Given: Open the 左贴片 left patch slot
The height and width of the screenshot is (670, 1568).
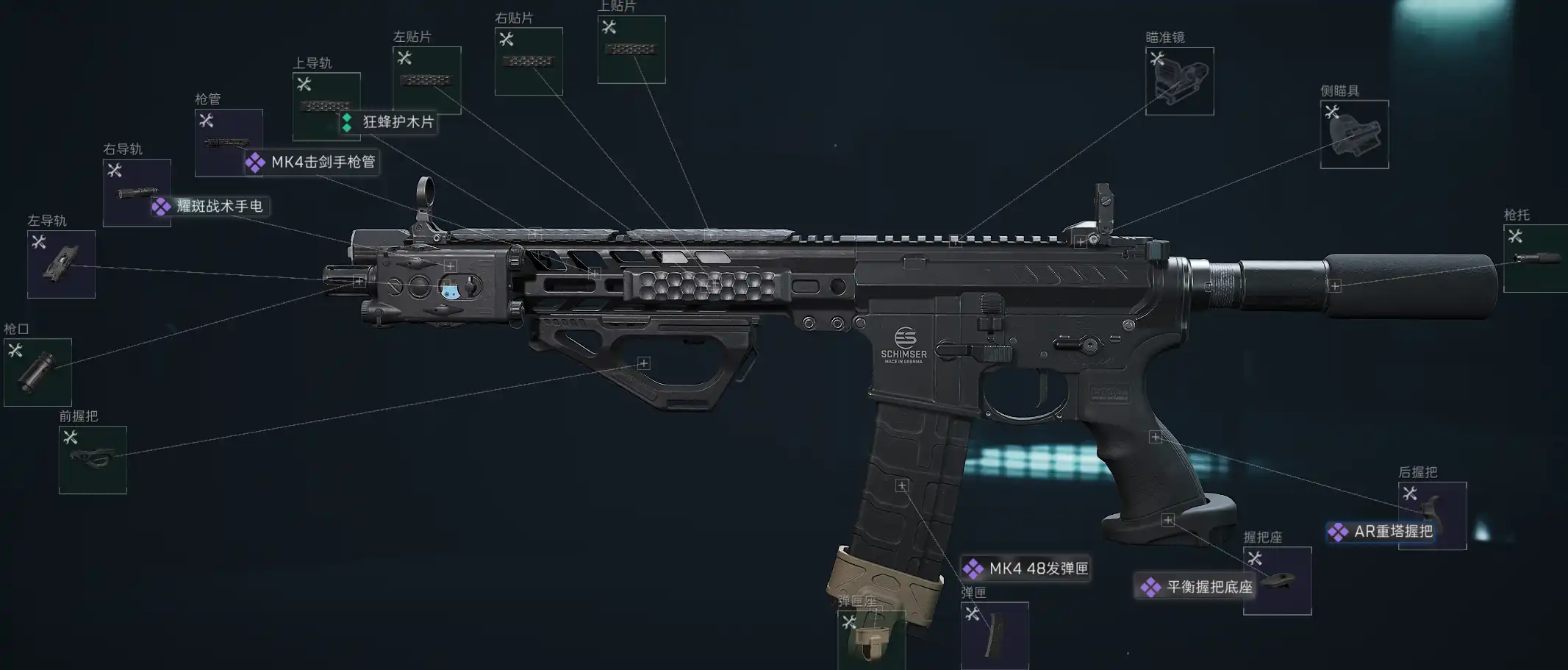Looking at the screenshot, I should [427, 80].
